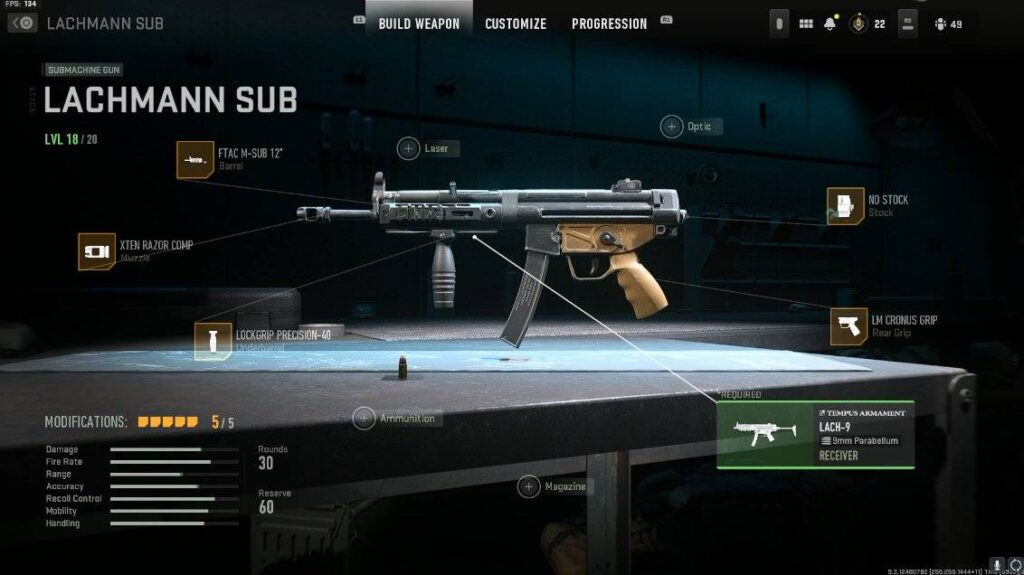Open the Magazine attachment slot
1024x575 pixels.
[529, 487]
